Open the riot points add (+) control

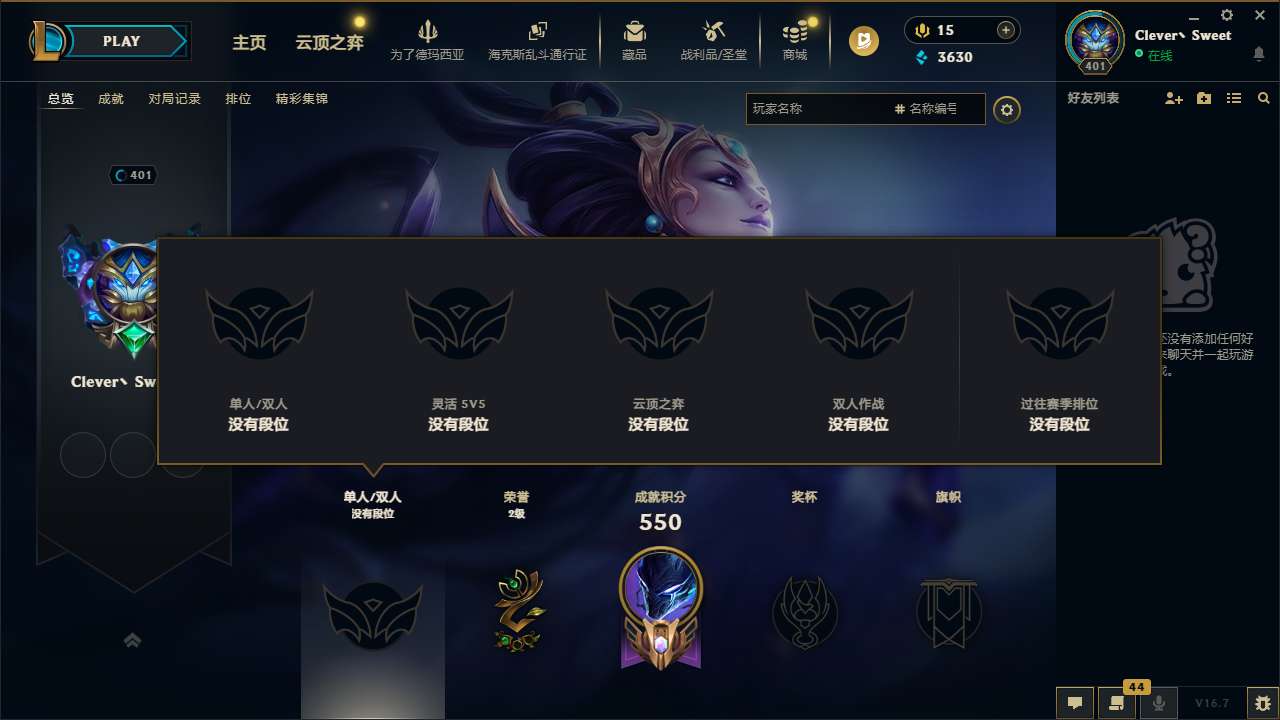click(x=1004, y=30)
